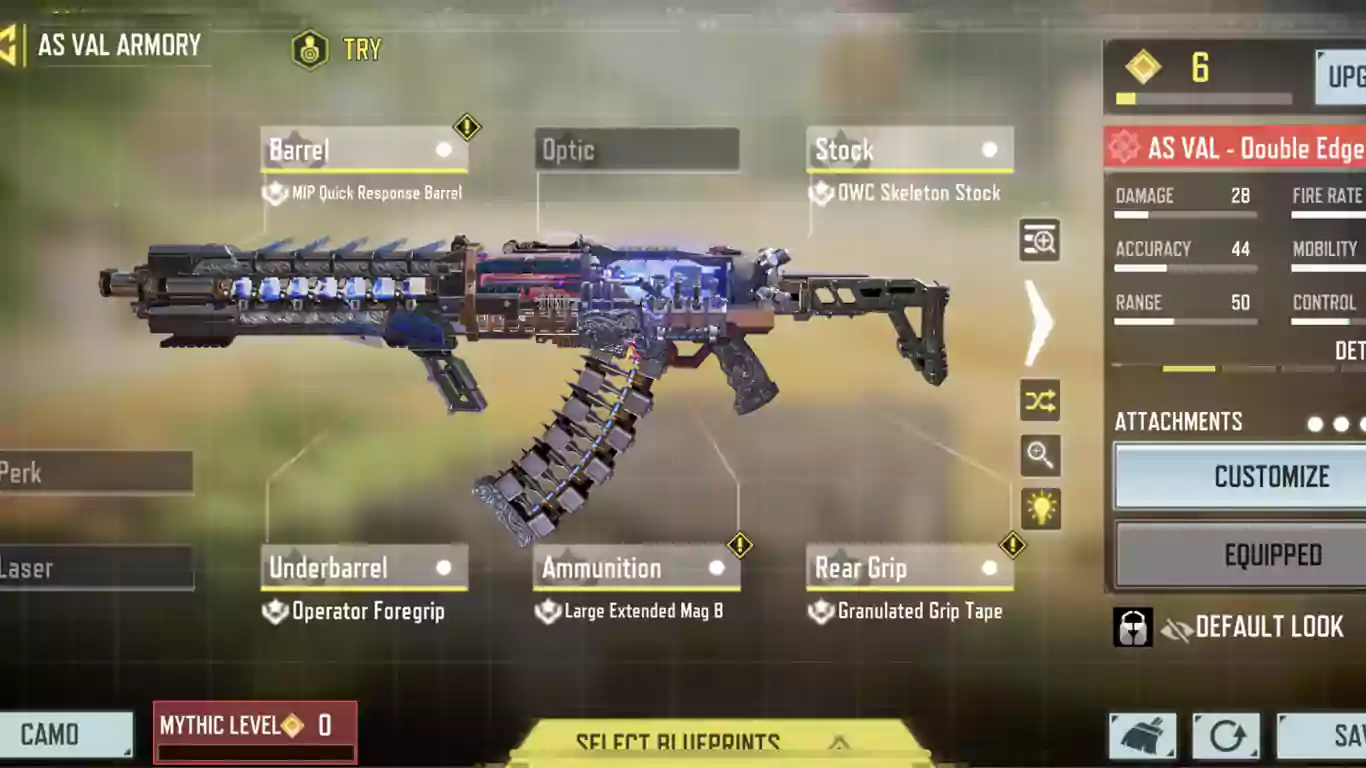The width and height of the screenshot is (1366, 768).
Task: Select the empty Laser slot
Action: click(96, 568)
